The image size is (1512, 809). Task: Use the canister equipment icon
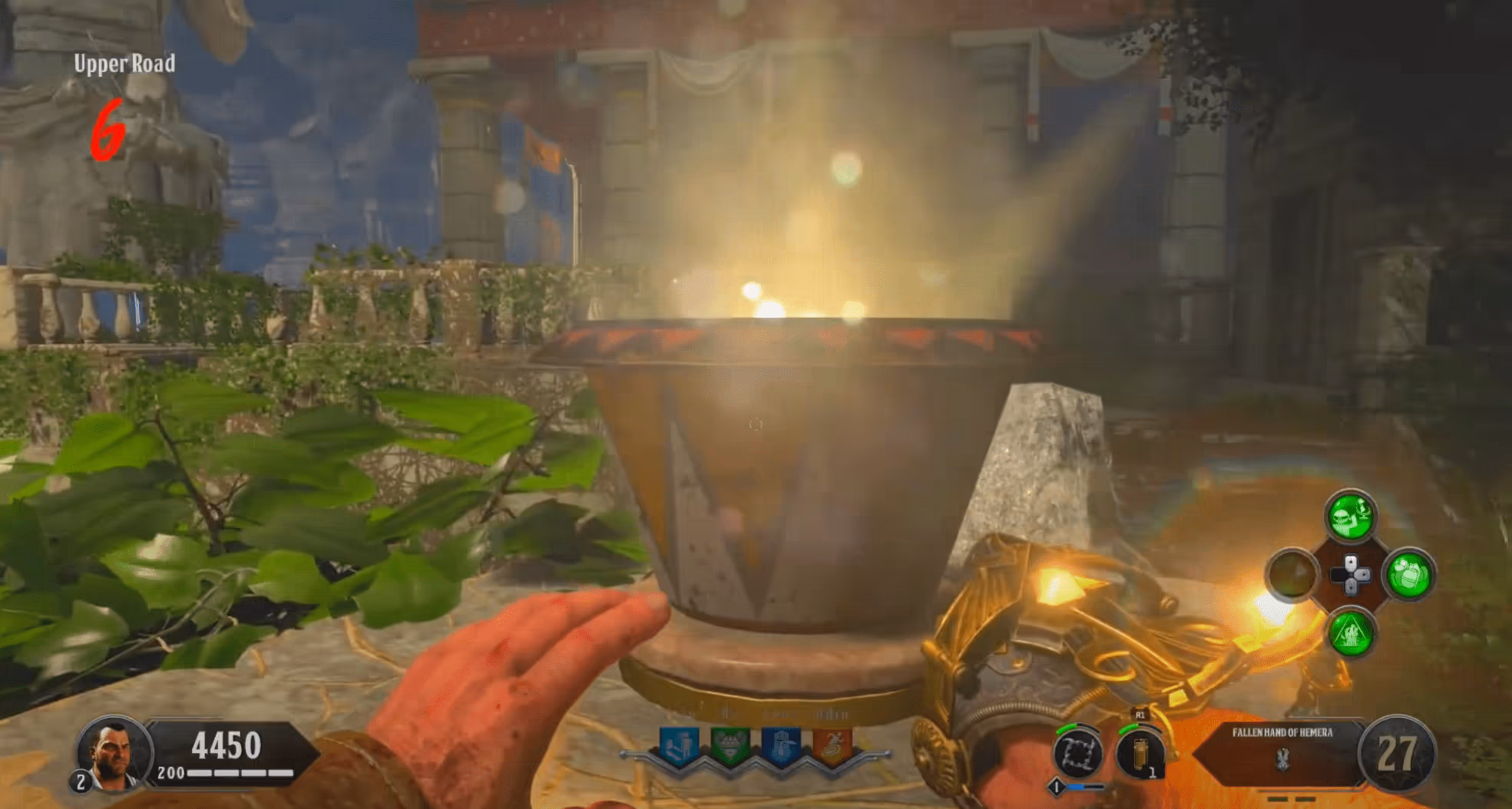(x=1140, y=753)
